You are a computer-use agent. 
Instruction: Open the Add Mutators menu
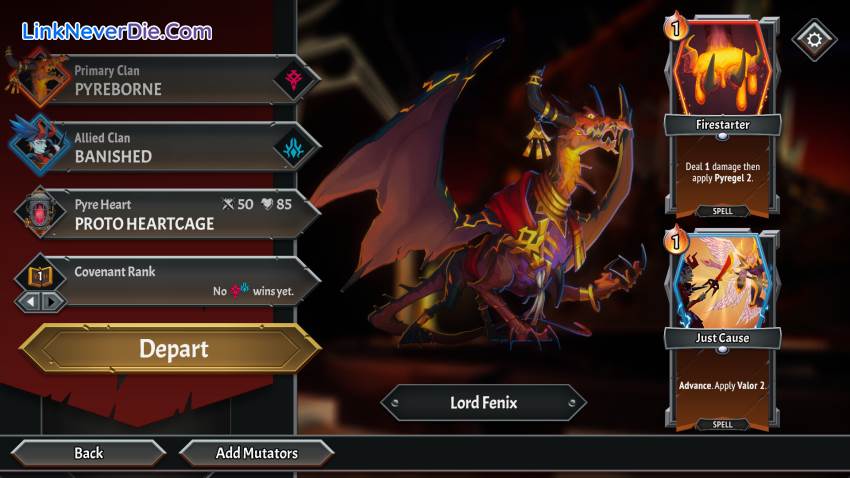(x=256, y=453)
